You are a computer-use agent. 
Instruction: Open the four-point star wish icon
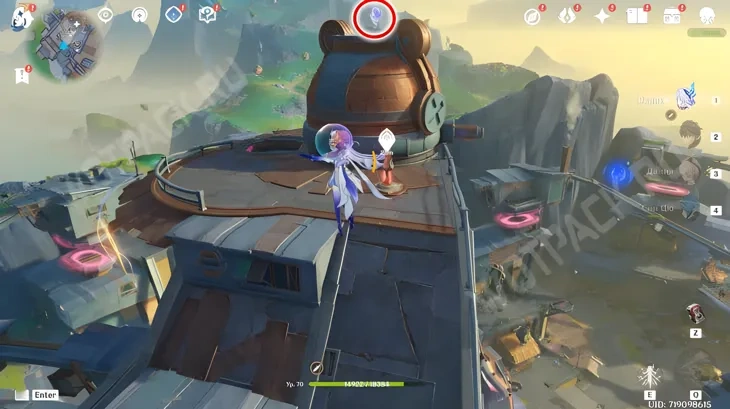(602, 16)
